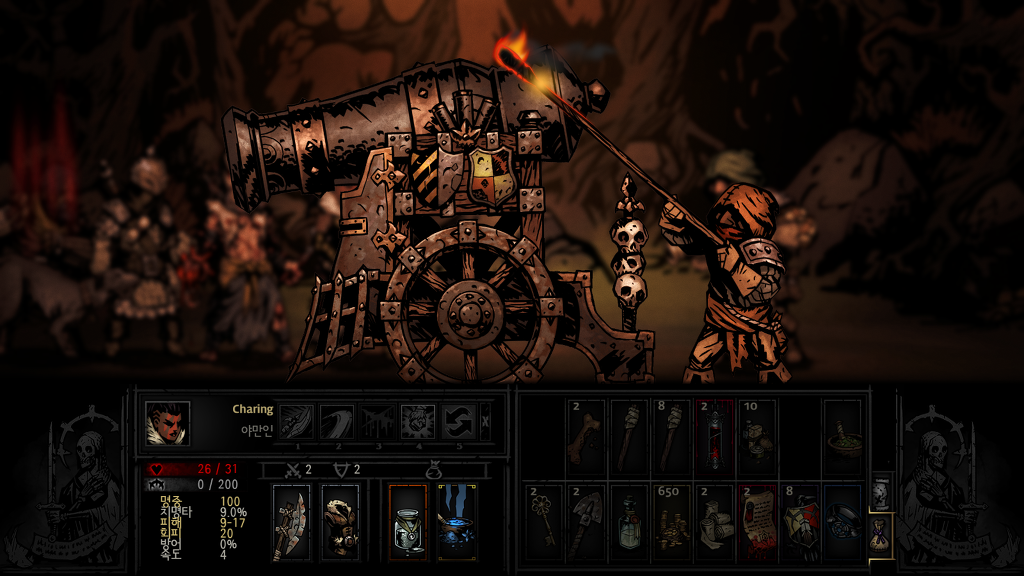This screenshot has height=576, width=1024.
Task: Select the 650 gold coin pile
Action: 671,521
